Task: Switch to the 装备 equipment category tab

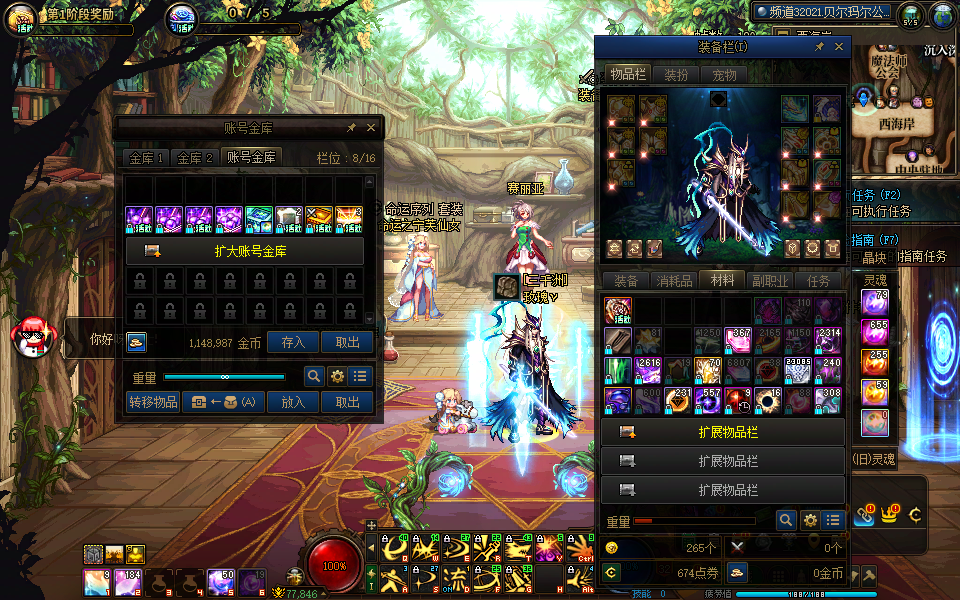Action: tap(626, 281)
